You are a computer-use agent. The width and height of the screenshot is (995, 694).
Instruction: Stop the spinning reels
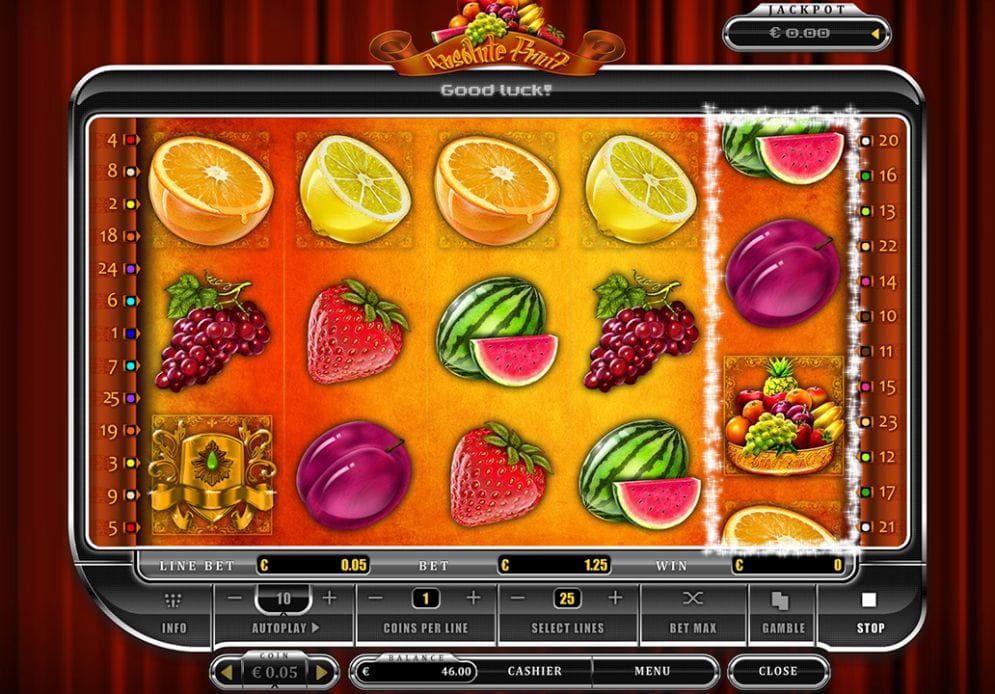pos(868,612)
